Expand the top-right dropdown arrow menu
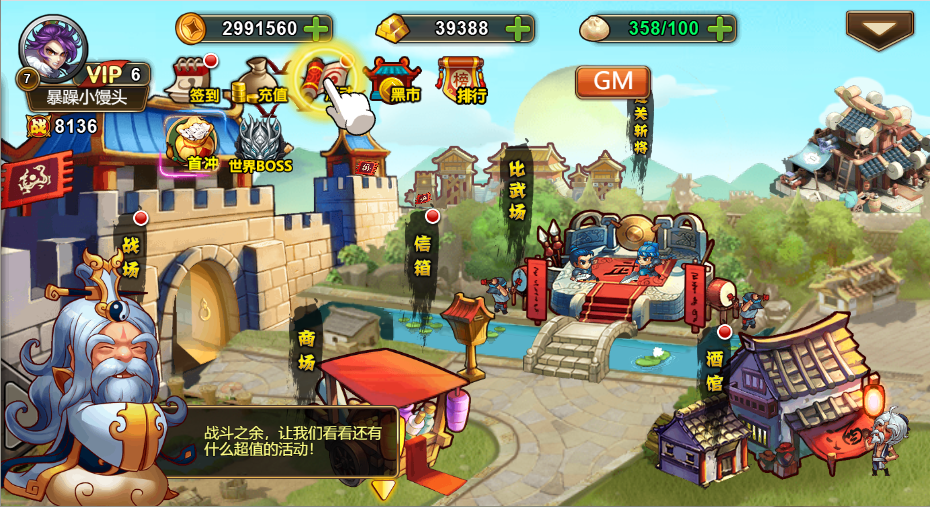This screenshot has height=507, width=930. point(879,30)
